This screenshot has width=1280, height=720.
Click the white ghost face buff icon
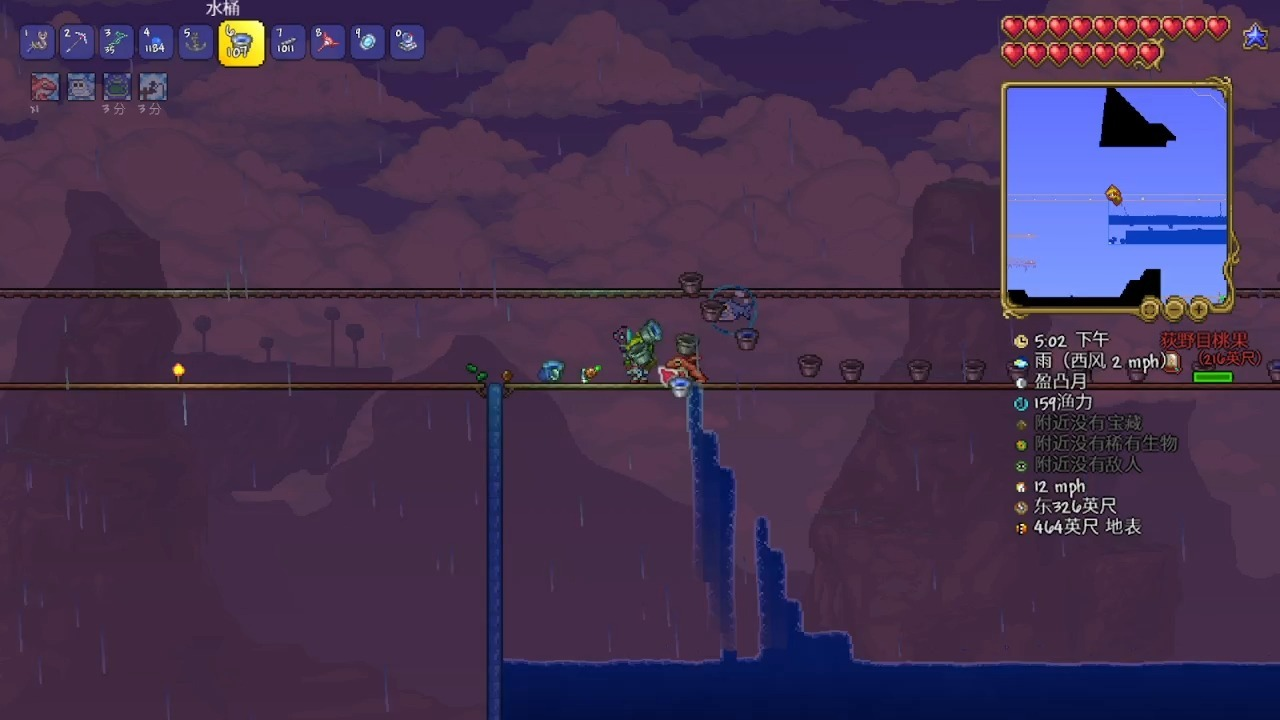click(x=81, y=87)
